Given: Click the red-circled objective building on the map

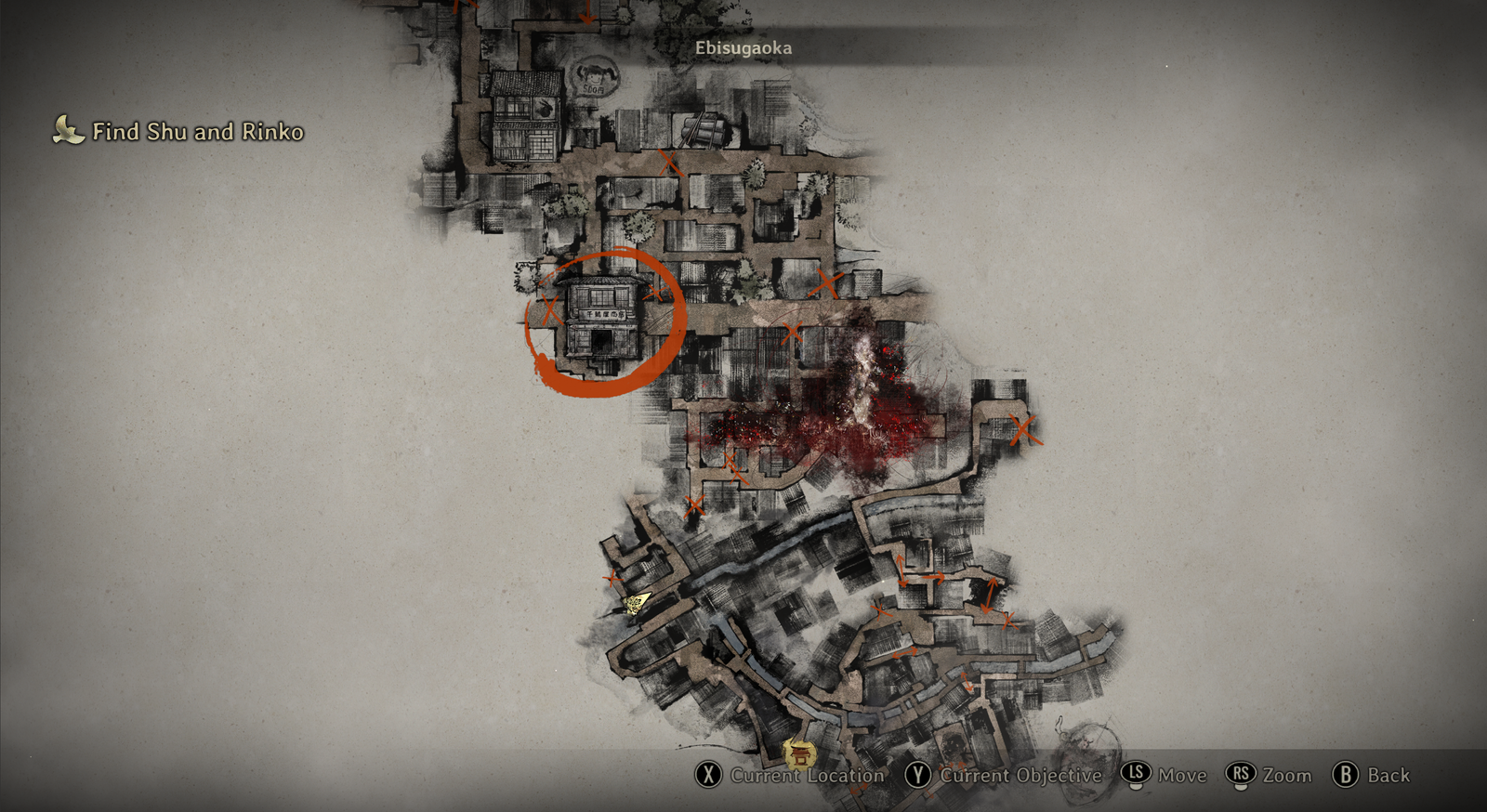Looking at the screenshot, I should [604, 321].
